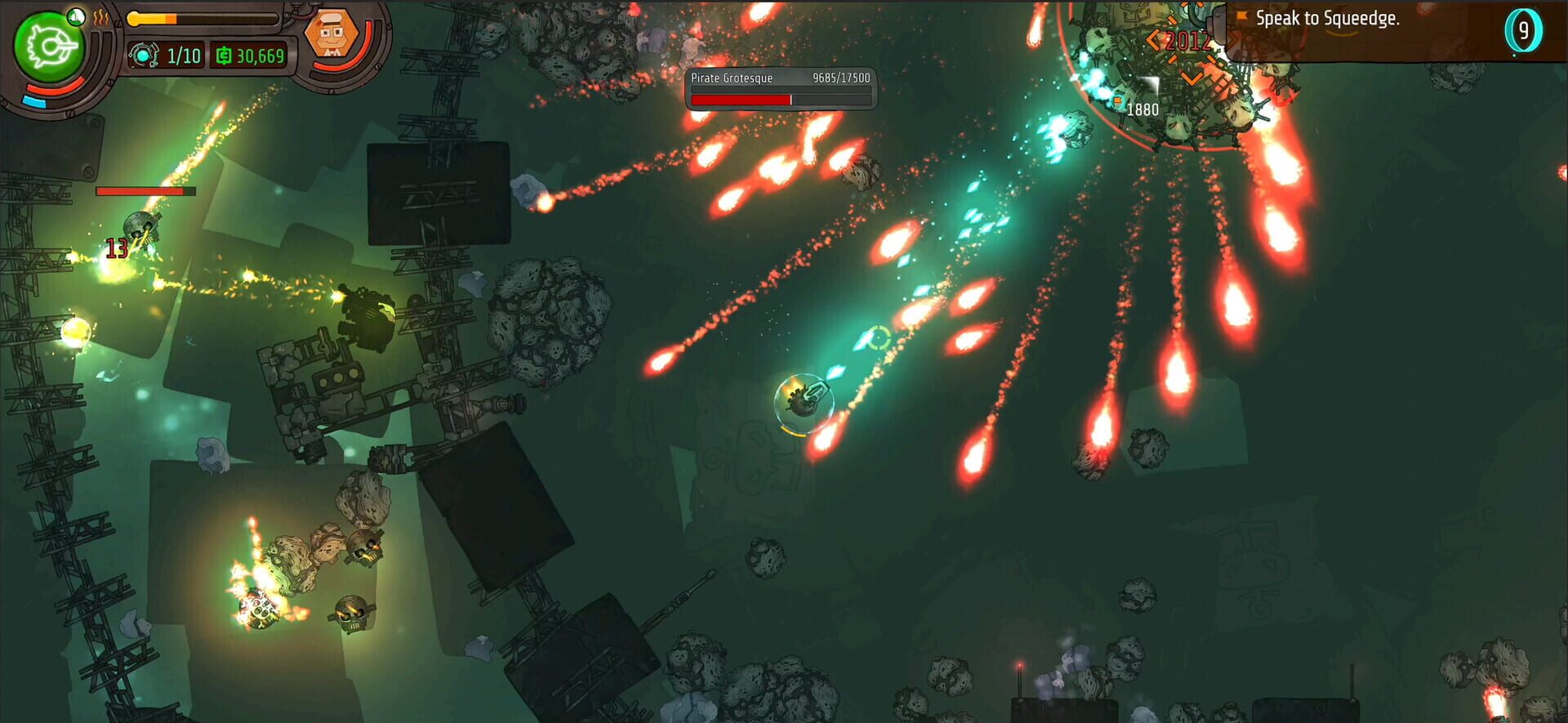Click the orange quest flag icon

[1241, 16]
